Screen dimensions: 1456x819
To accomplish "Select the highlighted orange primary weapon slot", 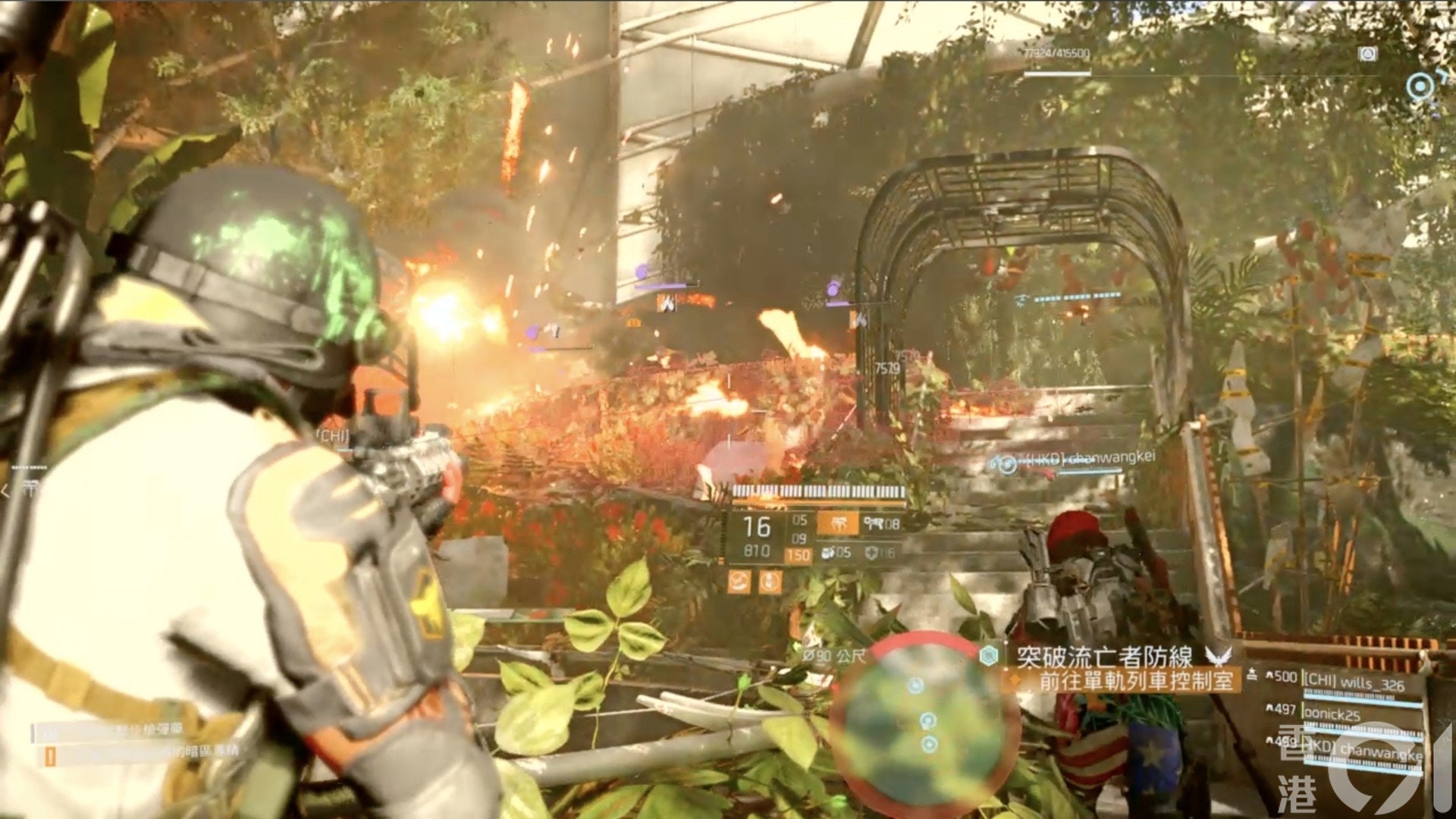I will 838,523.
